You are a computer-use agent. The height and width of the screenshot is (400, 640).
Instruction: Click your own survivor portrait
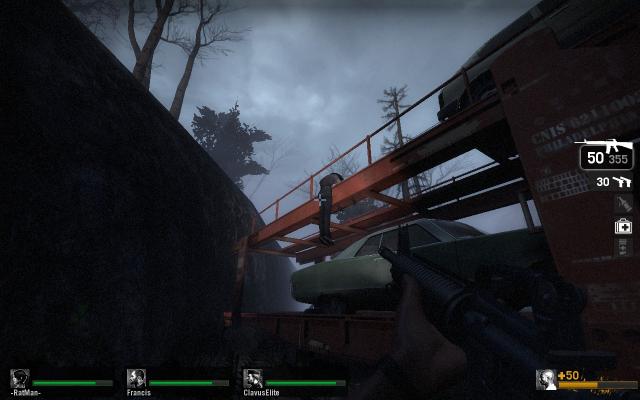[546, 379]
